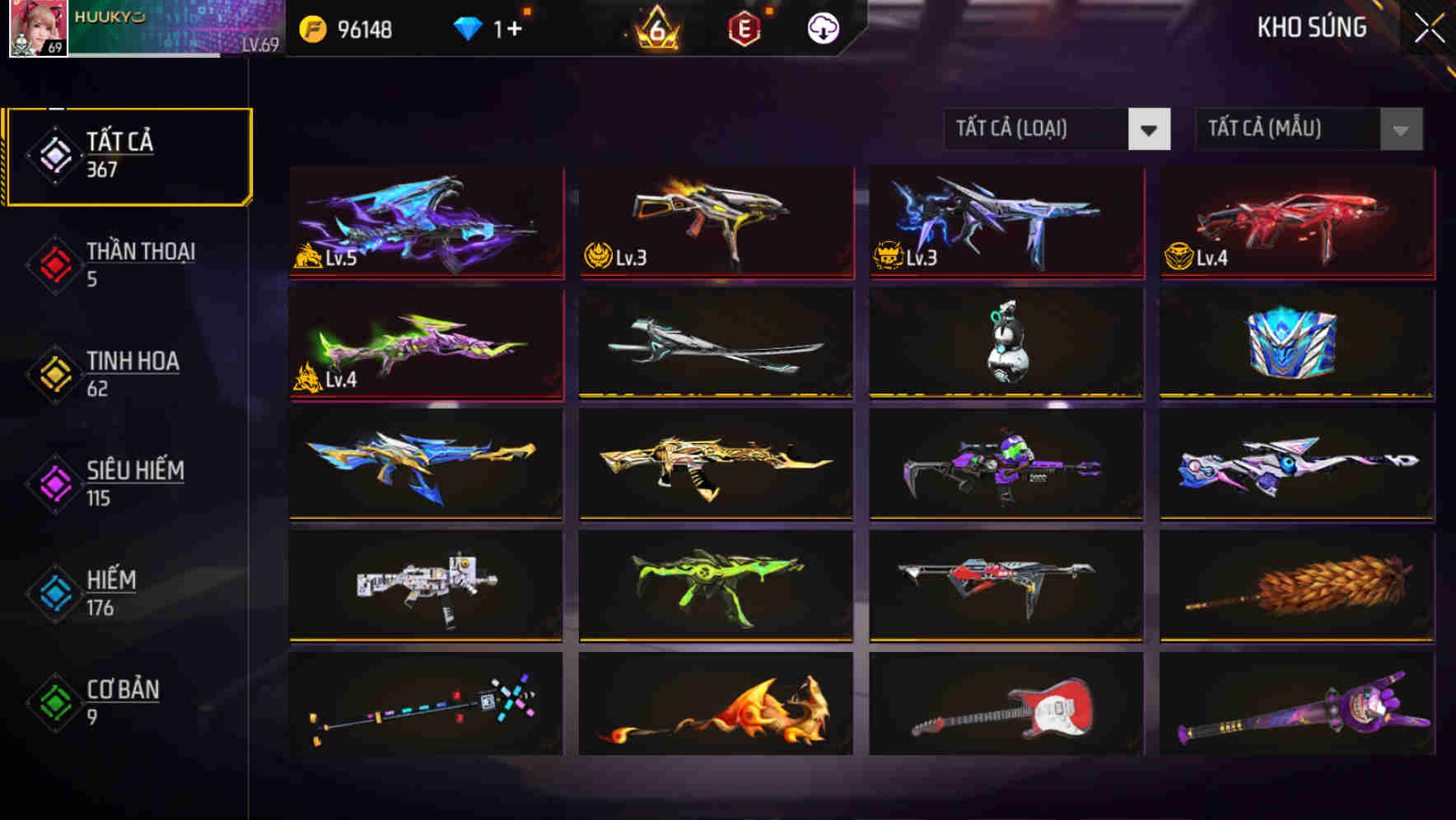Click the red THẦN THOẠI rarity diamond icon

point(54,263)
